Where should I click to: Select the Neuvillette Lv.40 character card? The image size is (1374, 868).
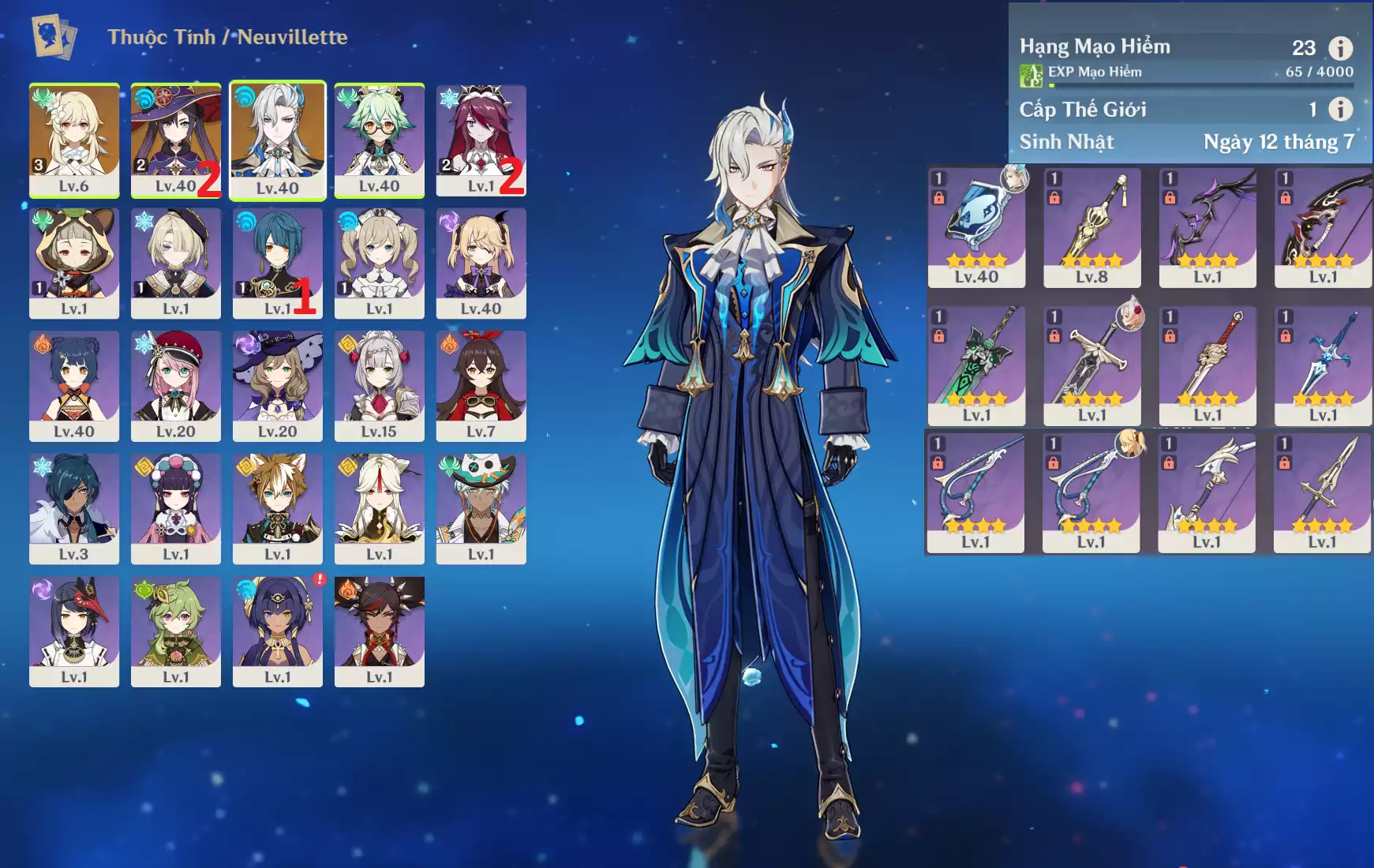point(277,139)
